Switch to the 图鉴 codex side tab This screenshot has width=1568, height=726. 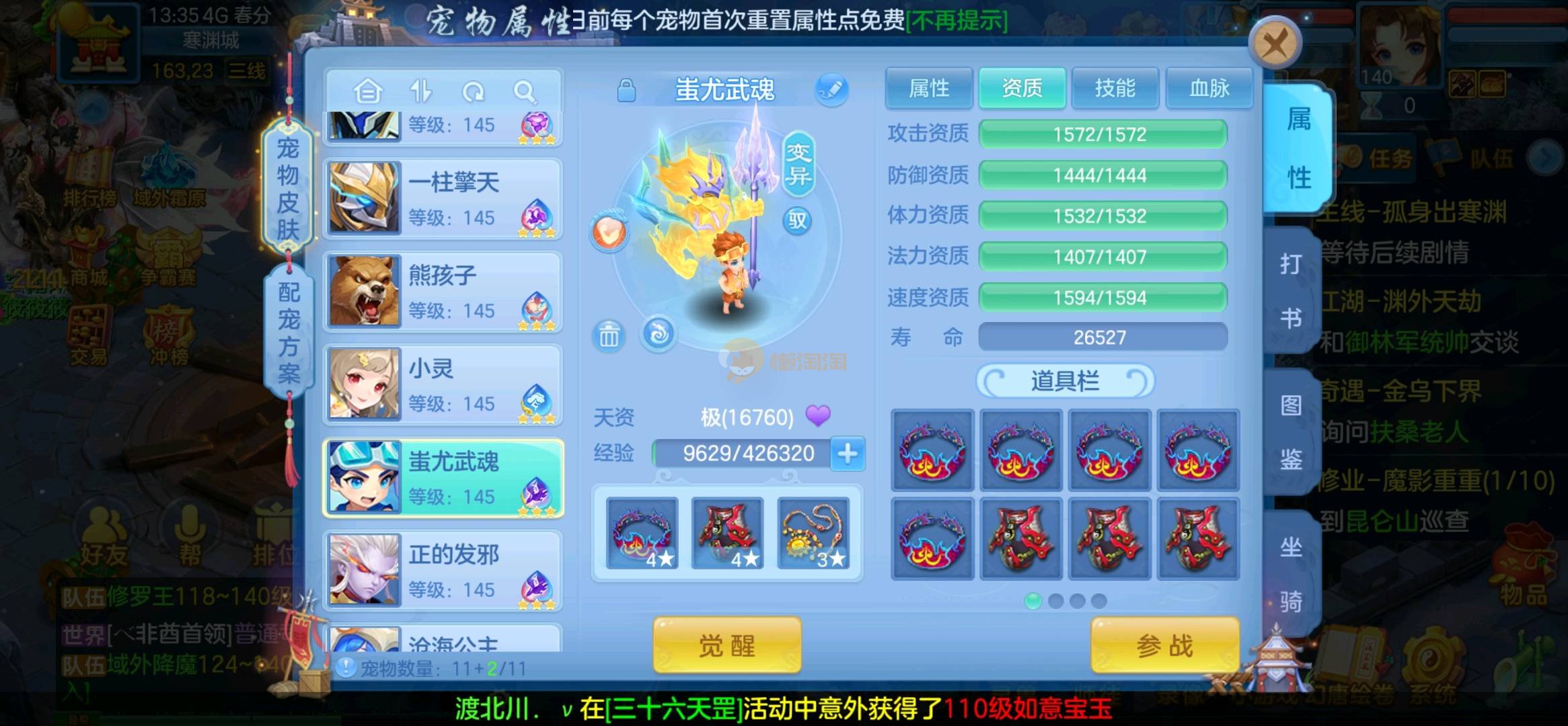1290,432
